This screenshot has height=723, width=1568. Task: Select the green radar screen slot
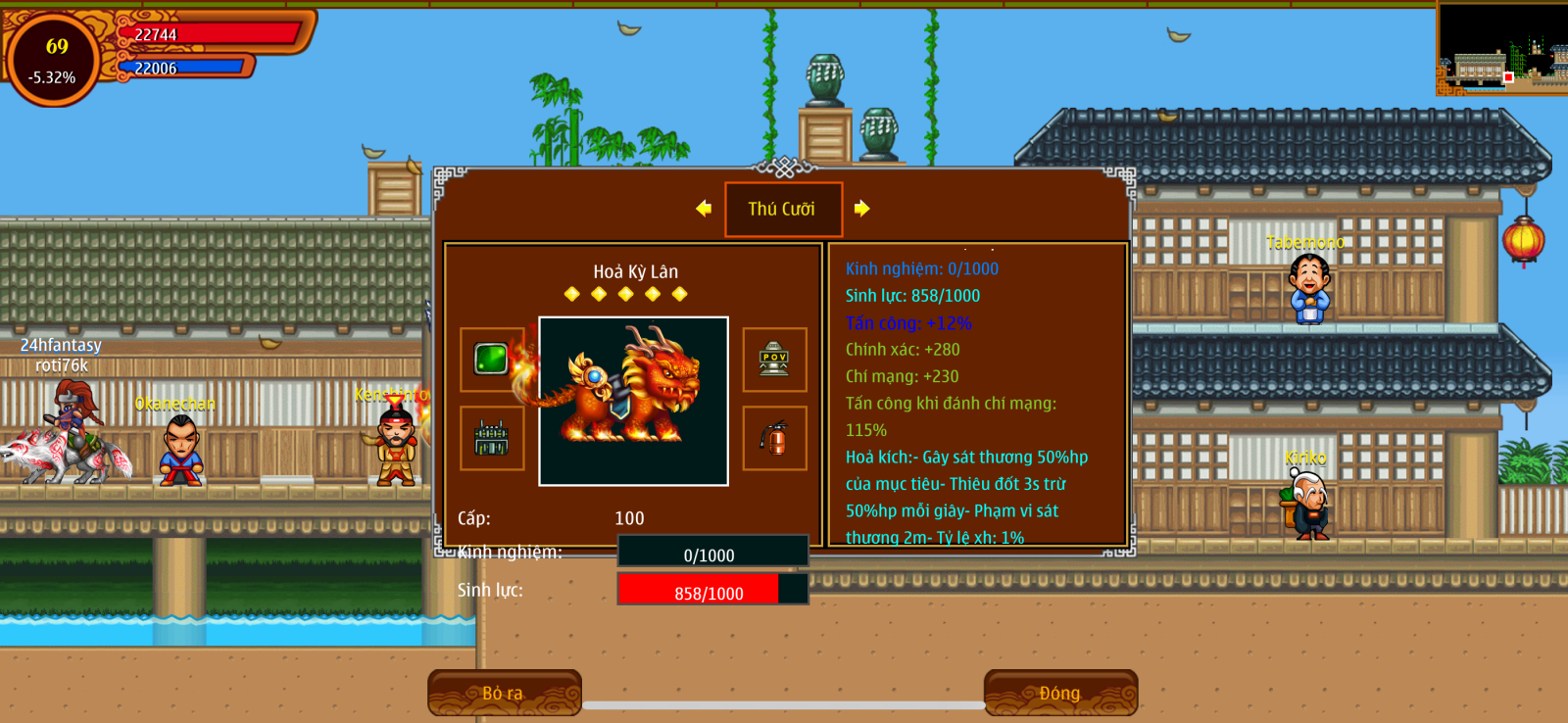click(x=492, y=360)
